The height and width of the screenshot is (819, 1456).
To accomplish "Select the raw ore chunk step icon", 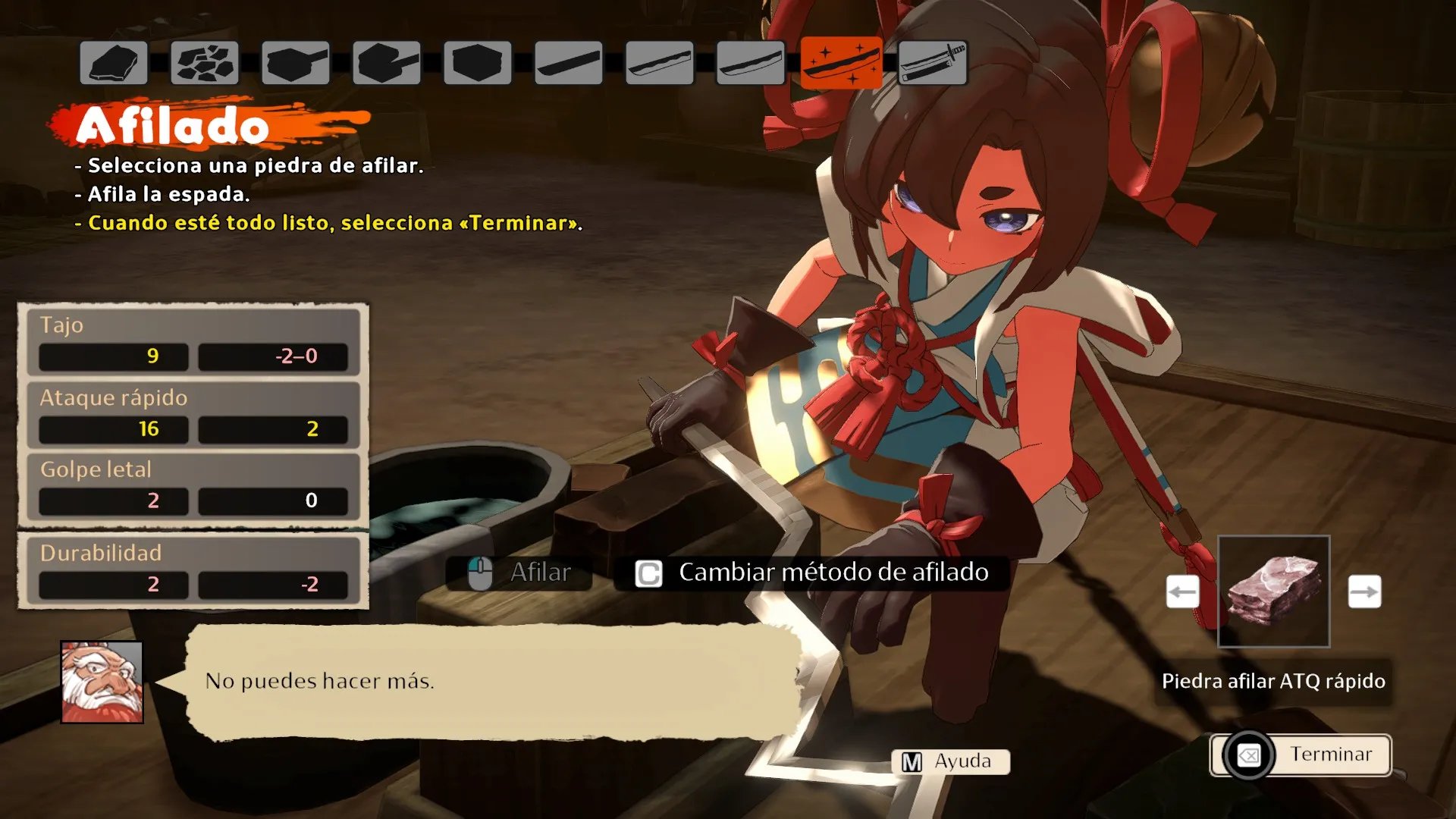I will [x=114, y=62].
